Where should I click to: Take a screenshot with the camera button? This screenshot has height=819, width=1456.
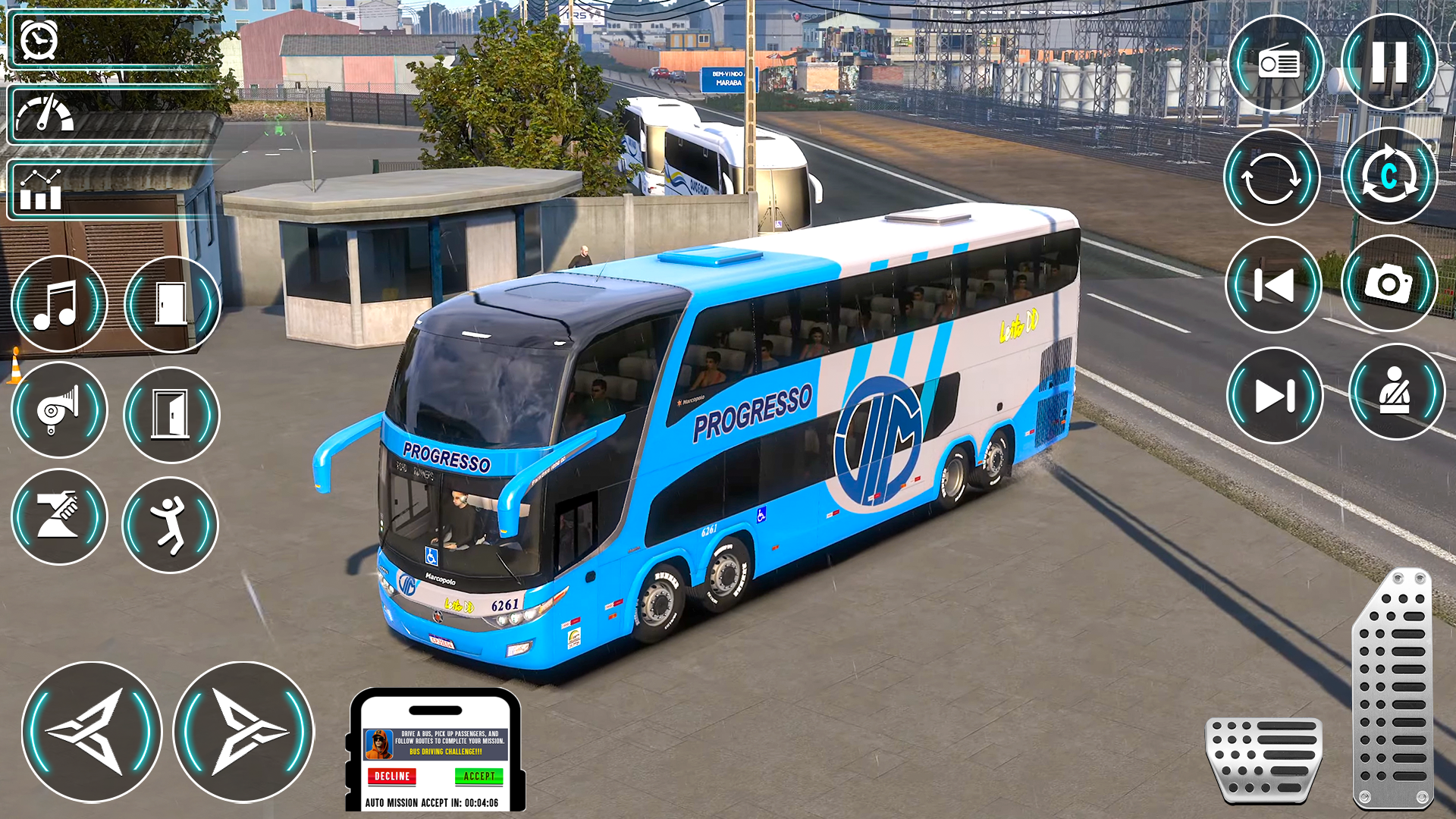click(1388, 284)
